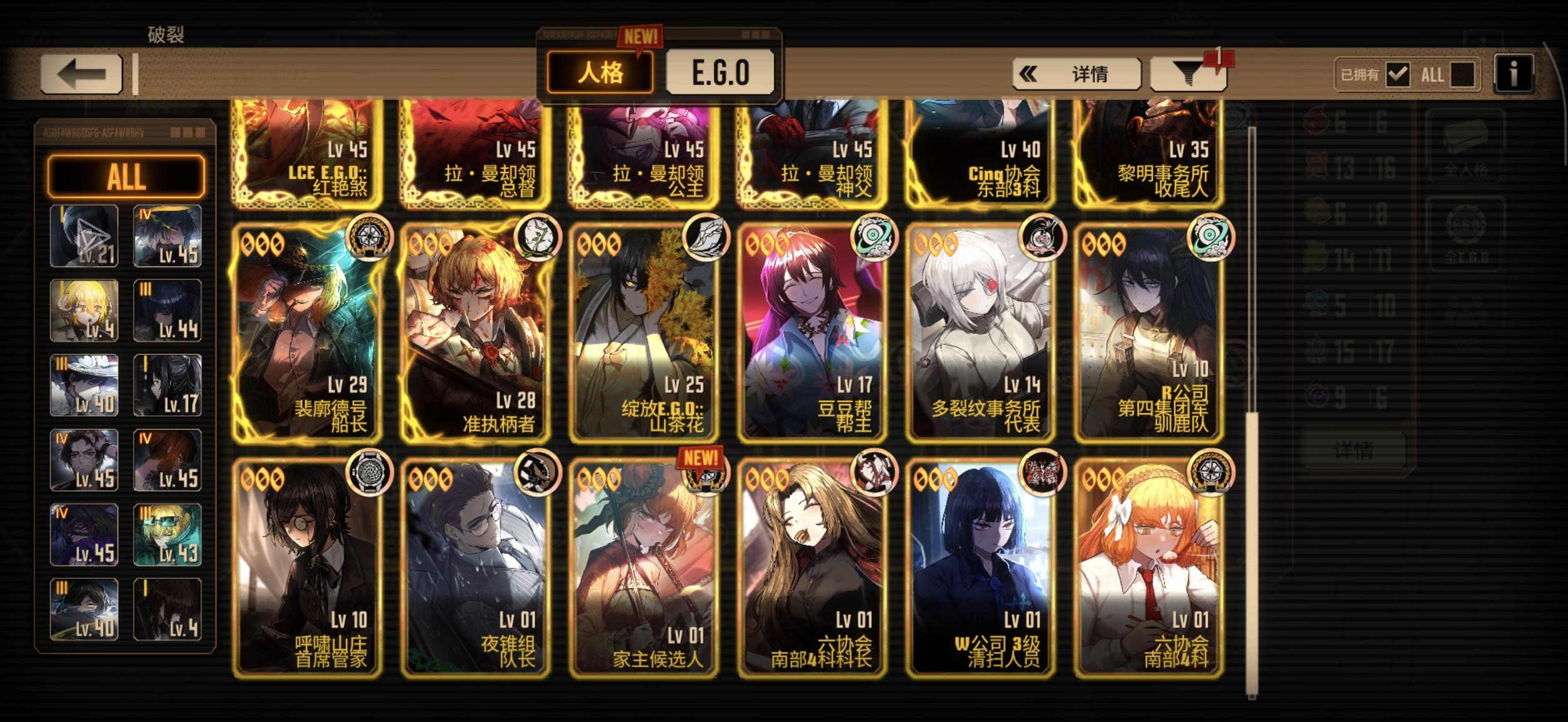Tap the filter funnel icon with notification badge
Viewport: 1568px width, 722px height.
(x=1189, y=74)
